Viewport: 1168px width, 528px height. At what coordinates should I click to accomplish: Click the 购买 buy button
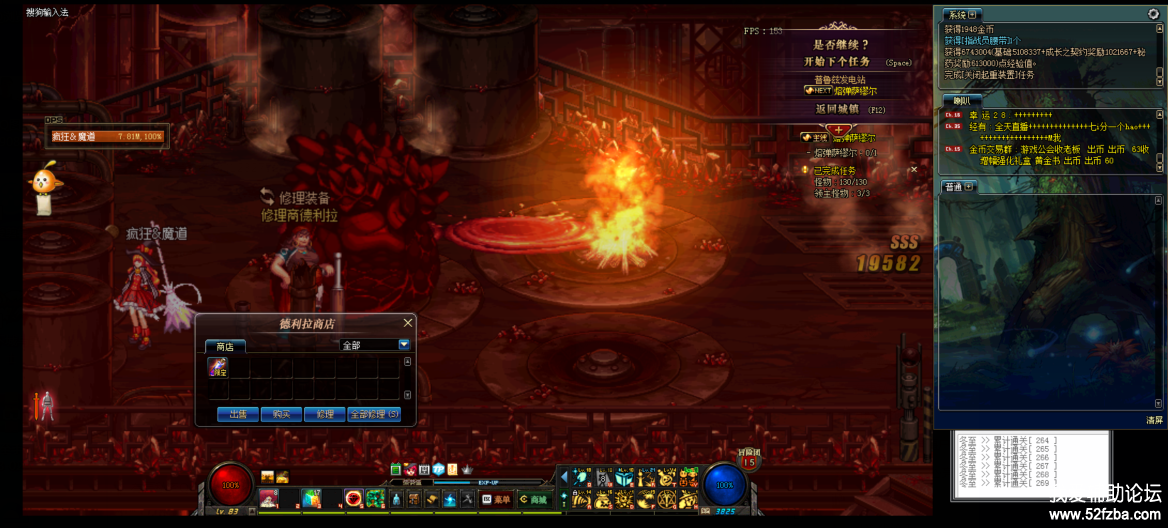(281, 414)
